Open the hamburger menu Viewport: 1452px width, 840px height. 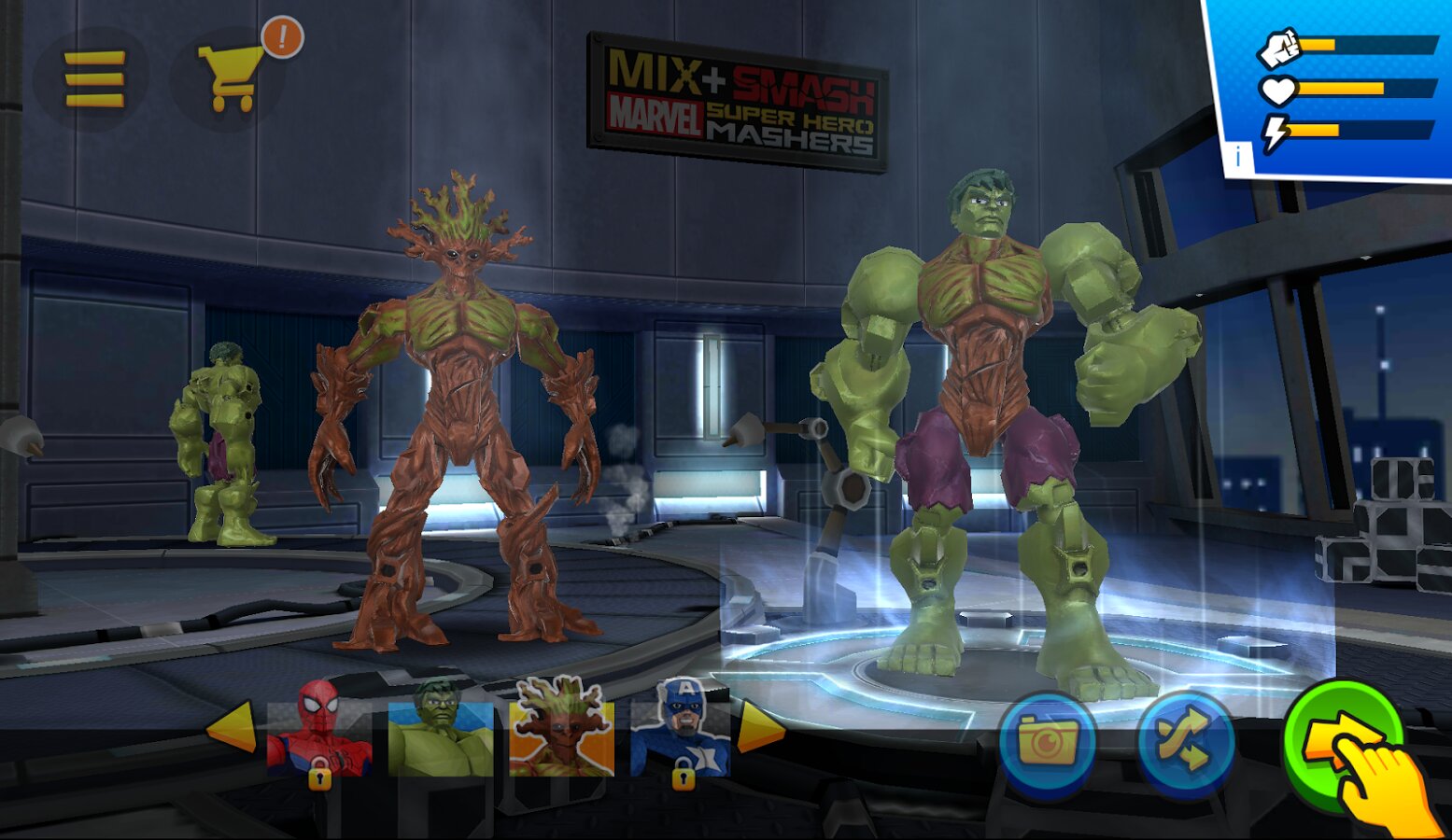(x=93, y=79)
